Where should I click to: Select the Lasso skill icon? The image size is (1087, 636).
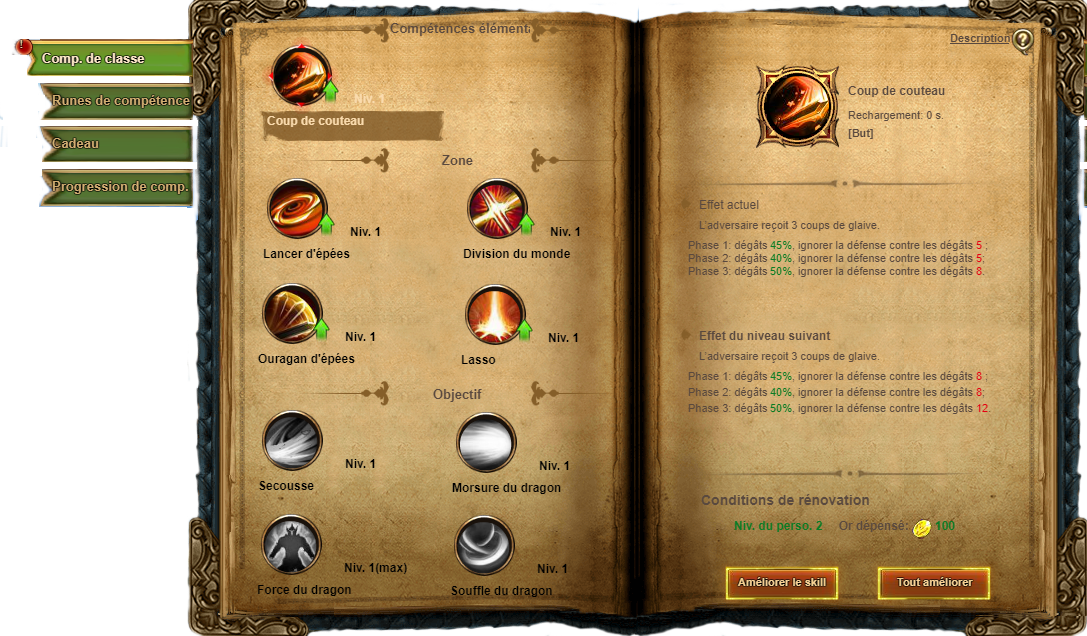[495, 314]
